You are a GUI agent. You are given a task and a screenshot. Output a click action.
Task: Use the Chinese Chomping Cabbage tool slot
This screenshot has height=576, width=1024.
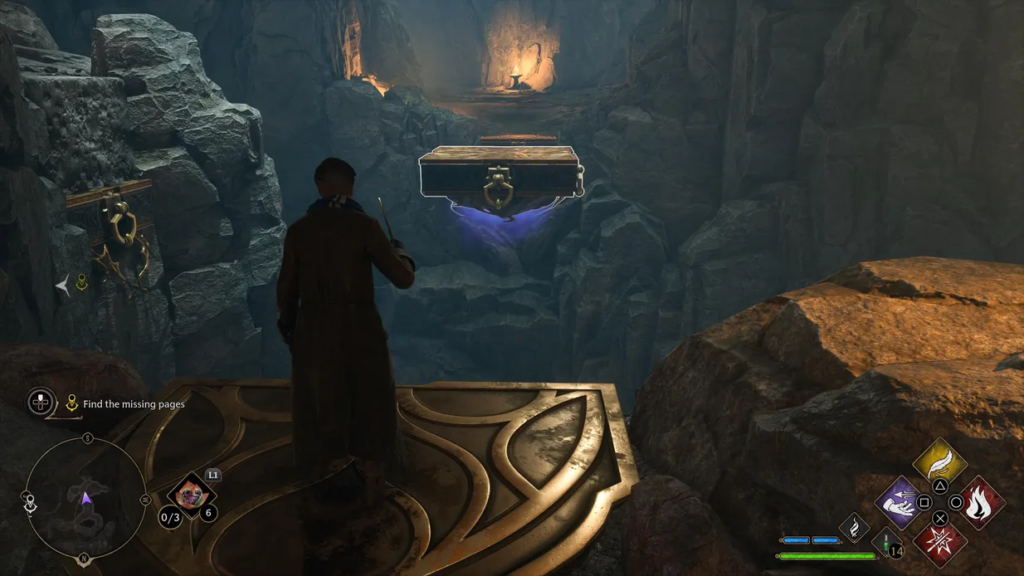click(x=189, y=492)
